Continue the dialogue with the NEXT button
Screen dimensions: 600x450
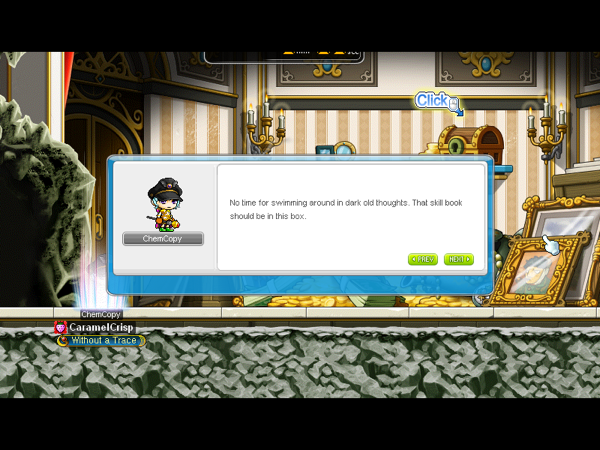(458, 259)
